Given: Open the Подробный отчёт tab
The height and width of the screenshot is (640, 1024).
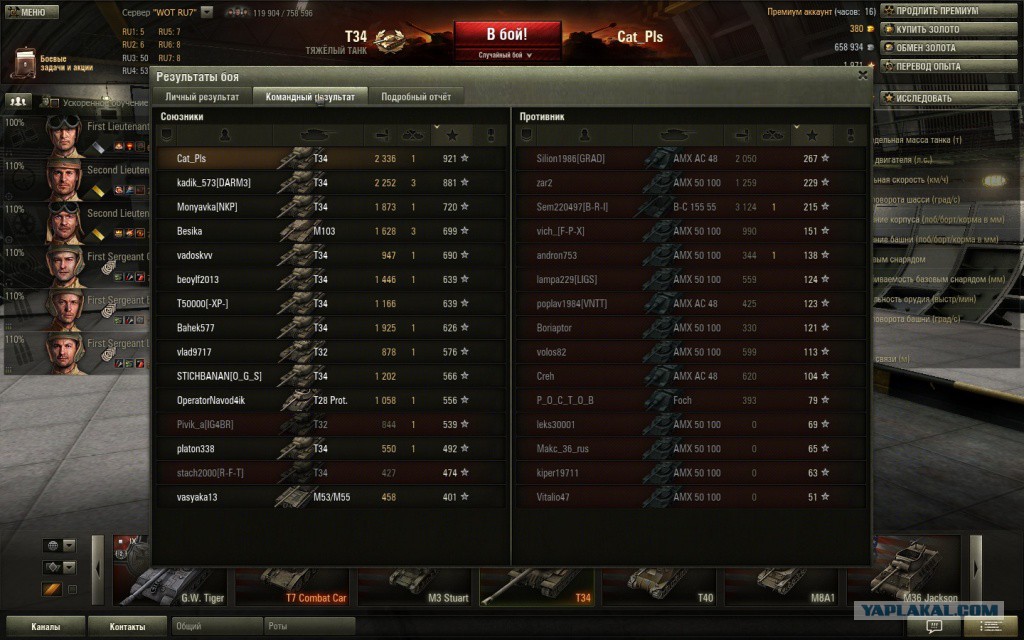Looking at the screenshot, I should 415,97.
